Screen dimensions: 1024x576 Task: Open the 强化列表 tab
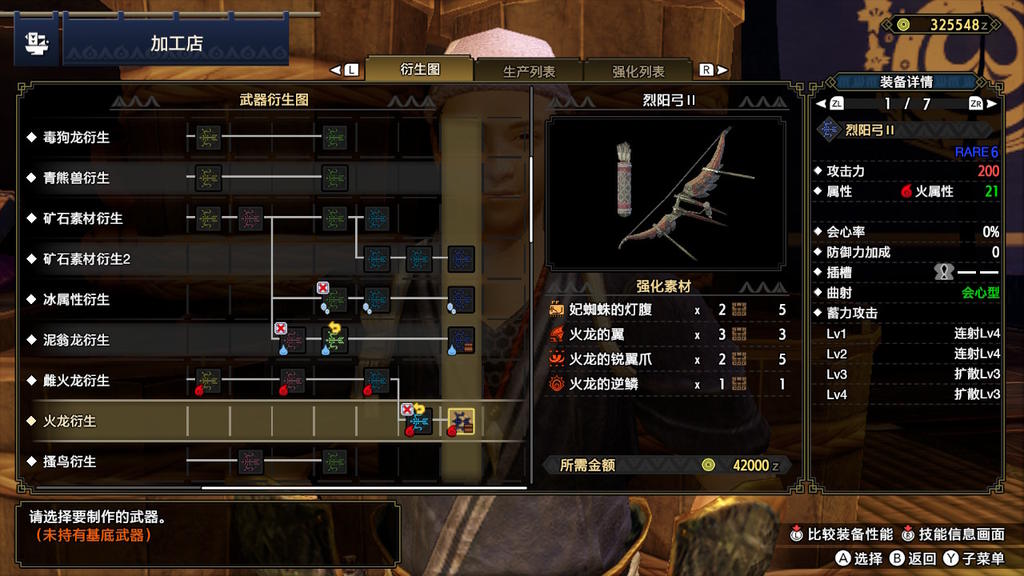point(638,71)
